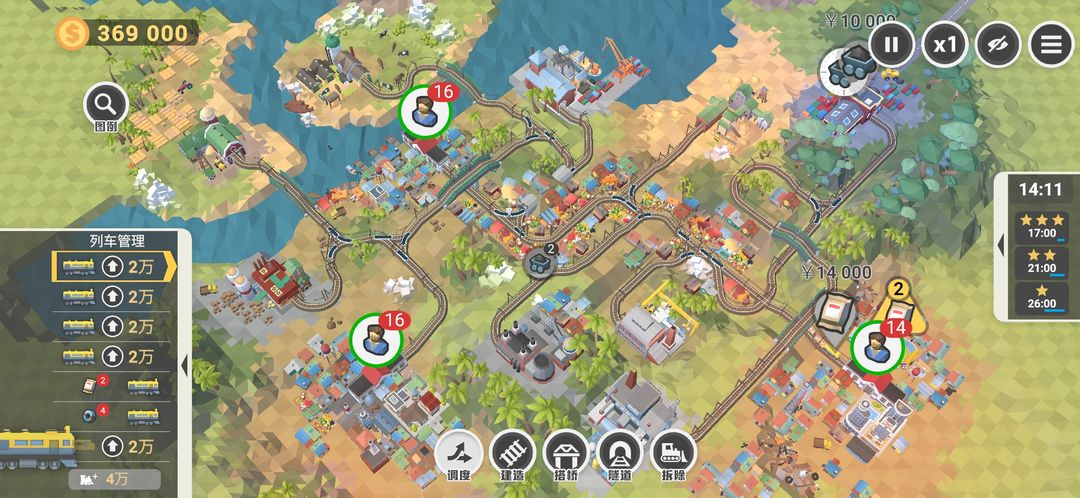Choose the 拆除 bulldozer demolish tool
Image resolution: width=1080 pixels, height=498 pixels.
674,455
